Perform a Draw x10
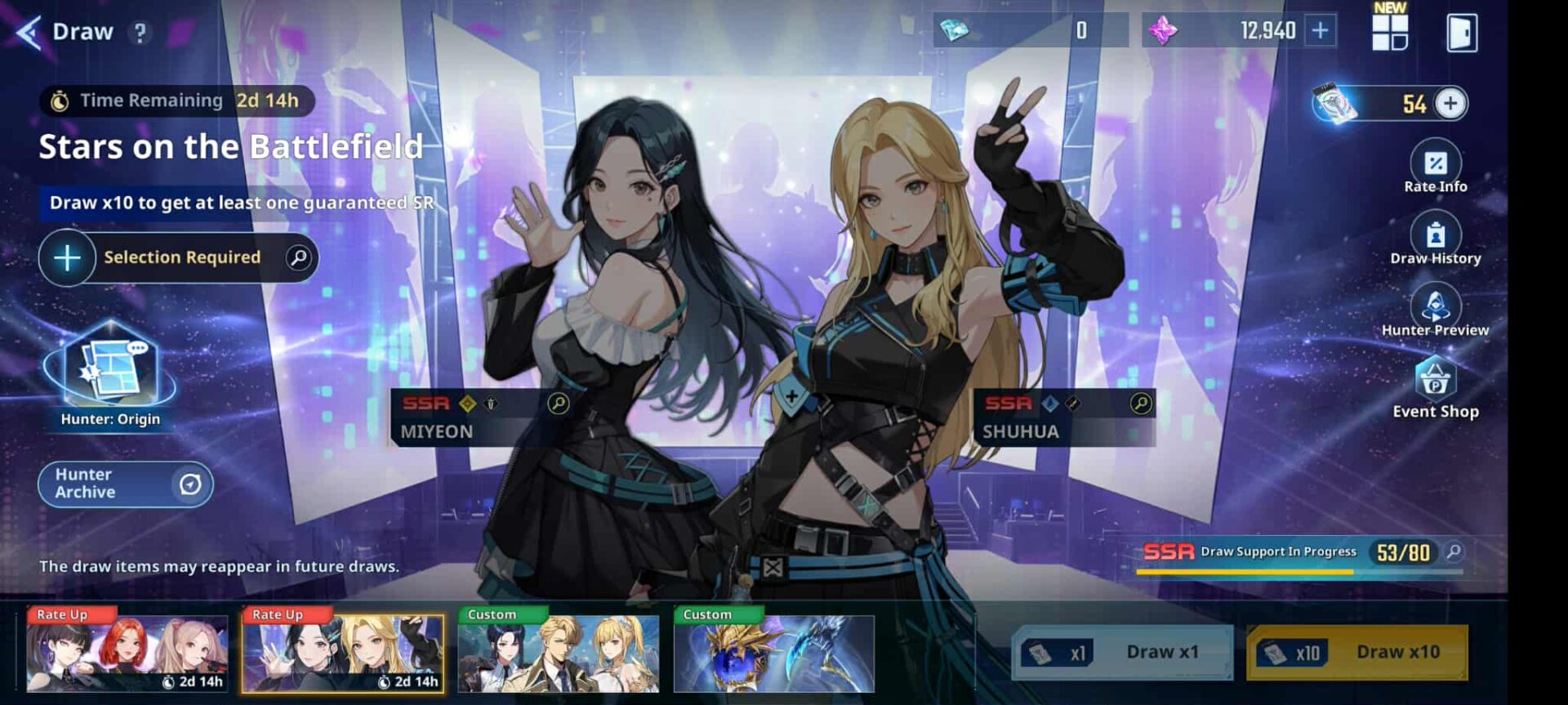This screenshot has width=1568, height=705. click(1356, 652)
